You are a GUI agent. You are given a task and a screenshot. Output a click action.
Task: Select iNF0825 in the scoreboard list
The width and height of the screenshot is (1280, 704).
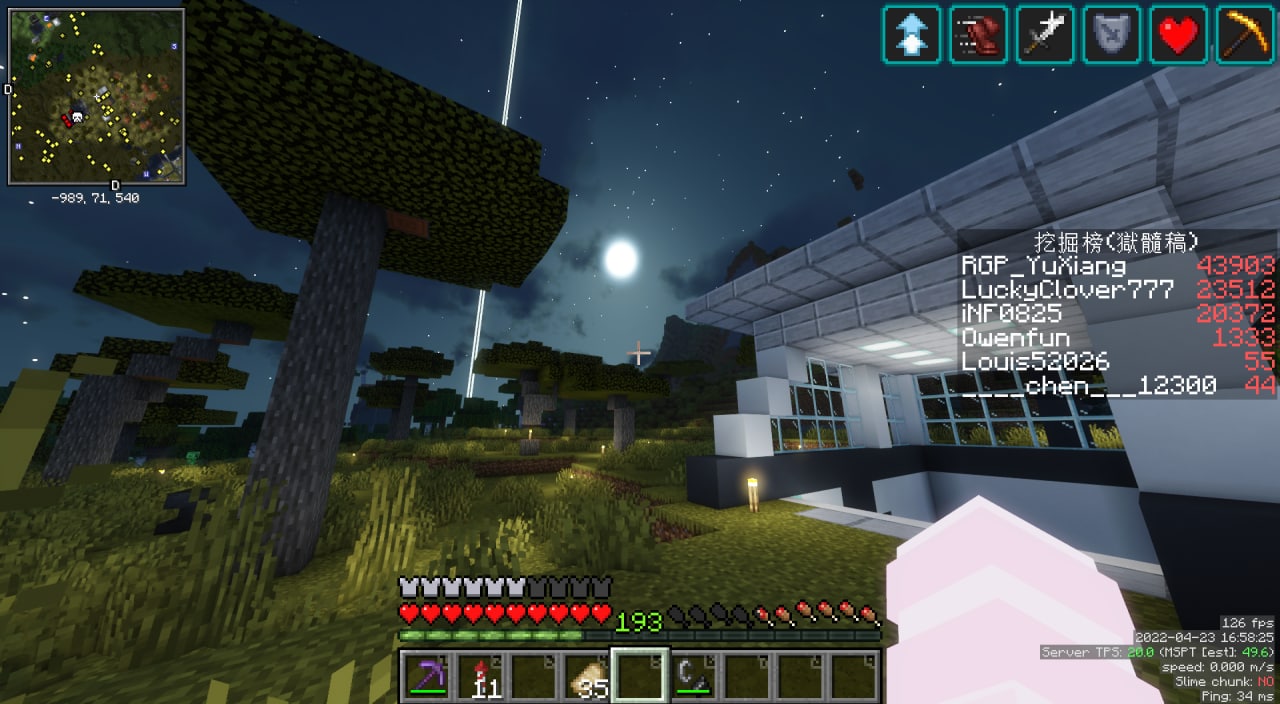coord(1011,314)
